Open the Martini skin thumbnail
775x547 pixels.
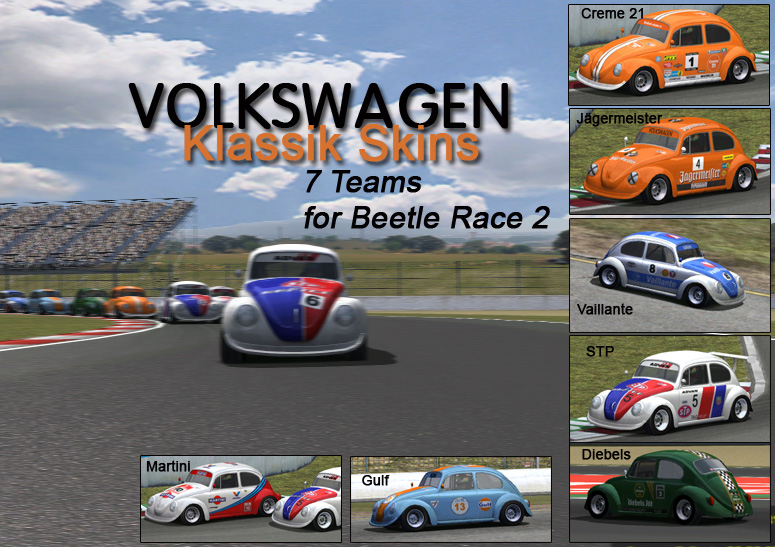(x=241, y=499)
